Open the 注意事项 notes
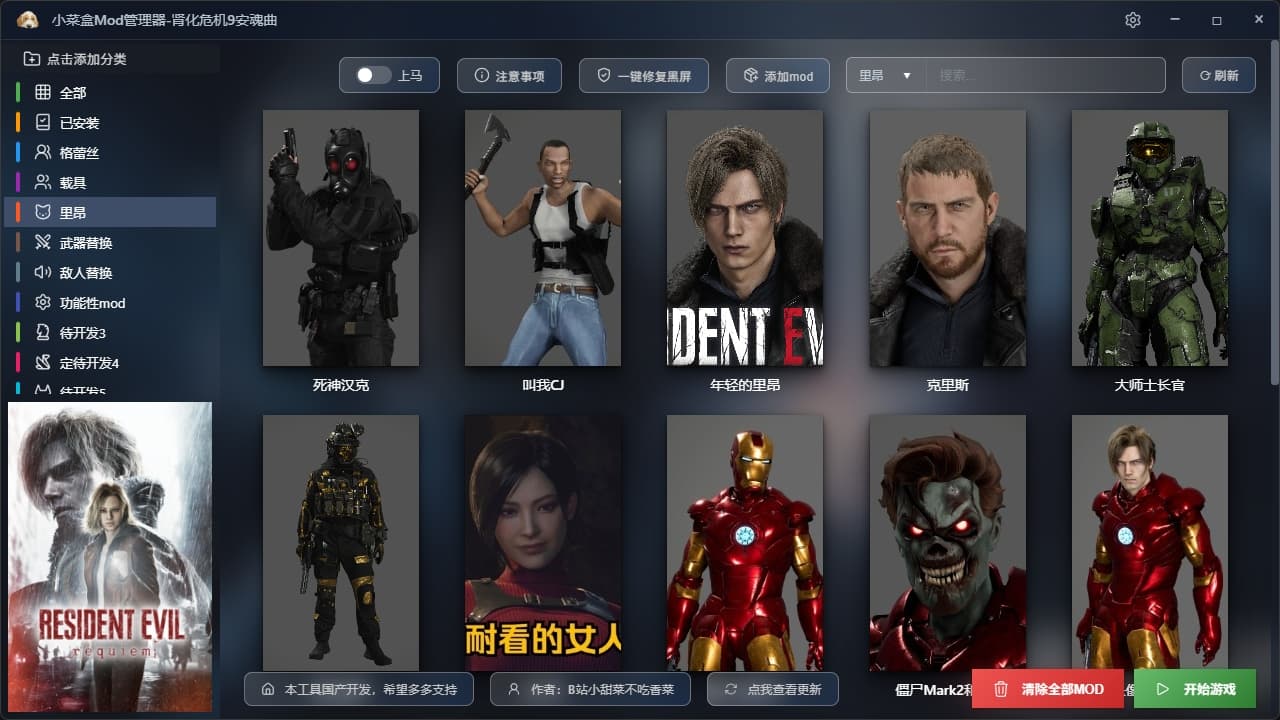The height and width of the screenshot is (720, 1280). point(509,76)
